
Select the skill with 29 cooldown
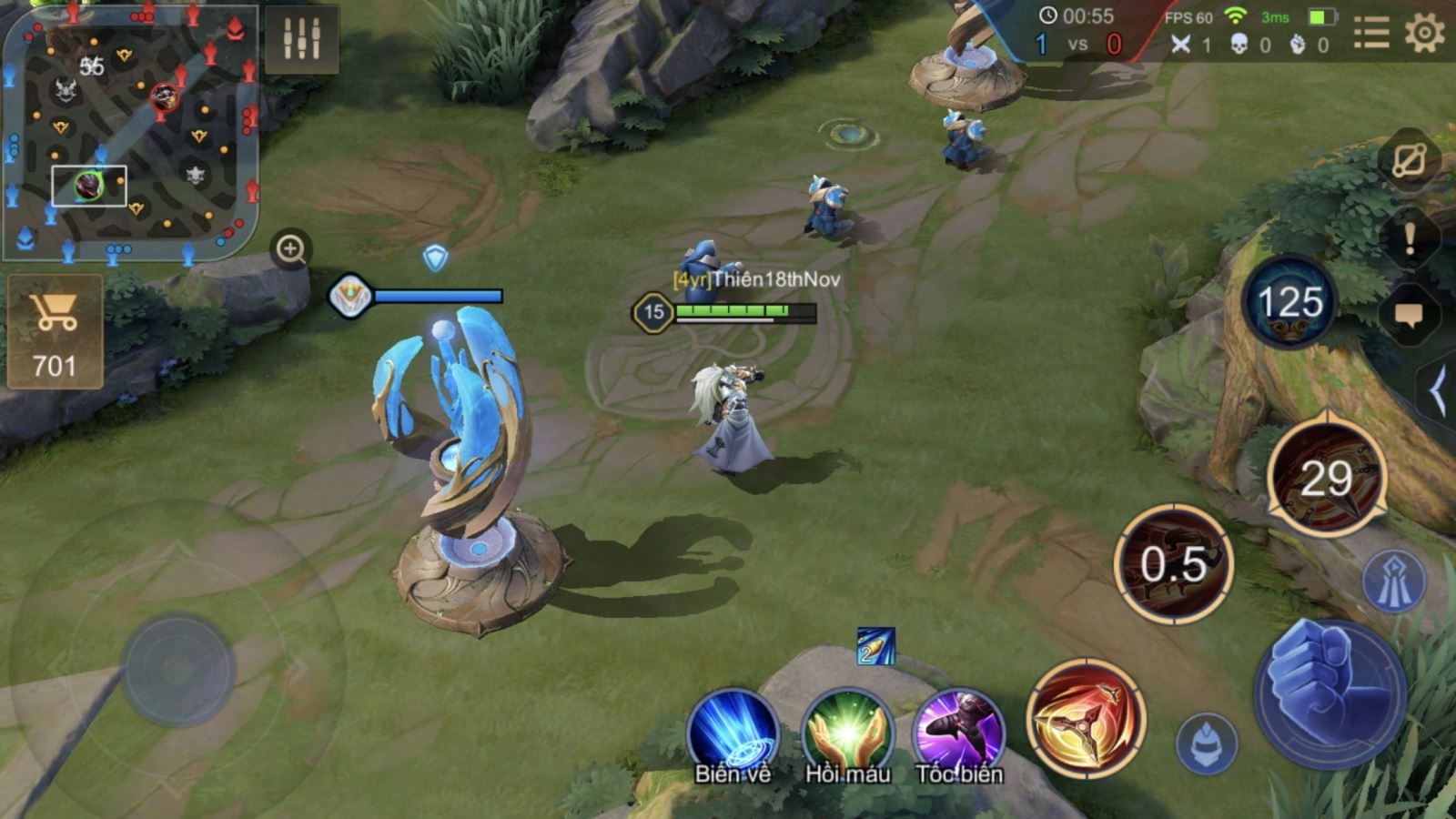click(1327, 478)
